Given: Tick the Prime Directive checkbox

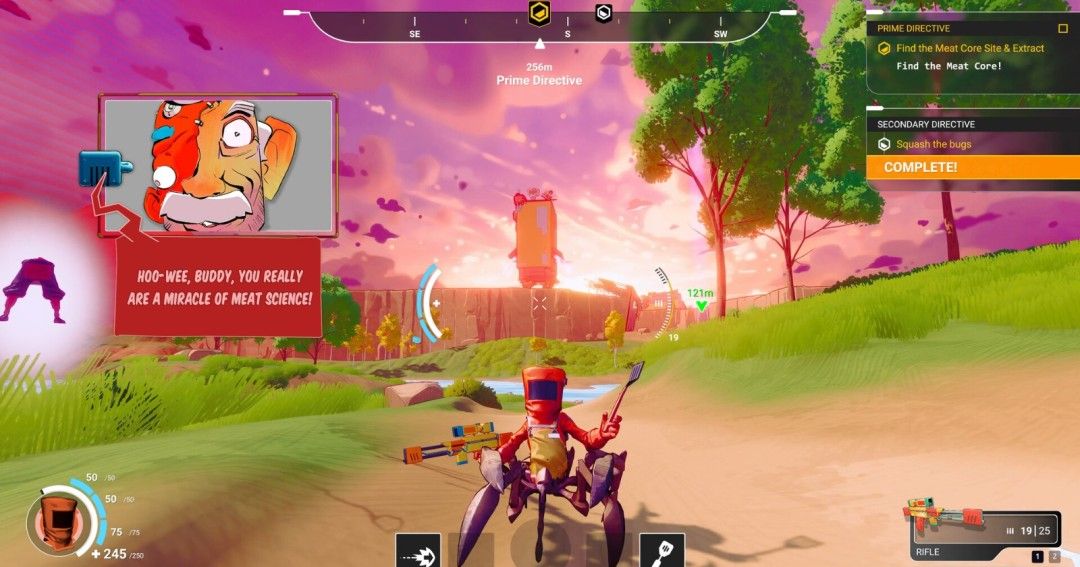Looking at the screenshot, I should tap(1063, 29).
